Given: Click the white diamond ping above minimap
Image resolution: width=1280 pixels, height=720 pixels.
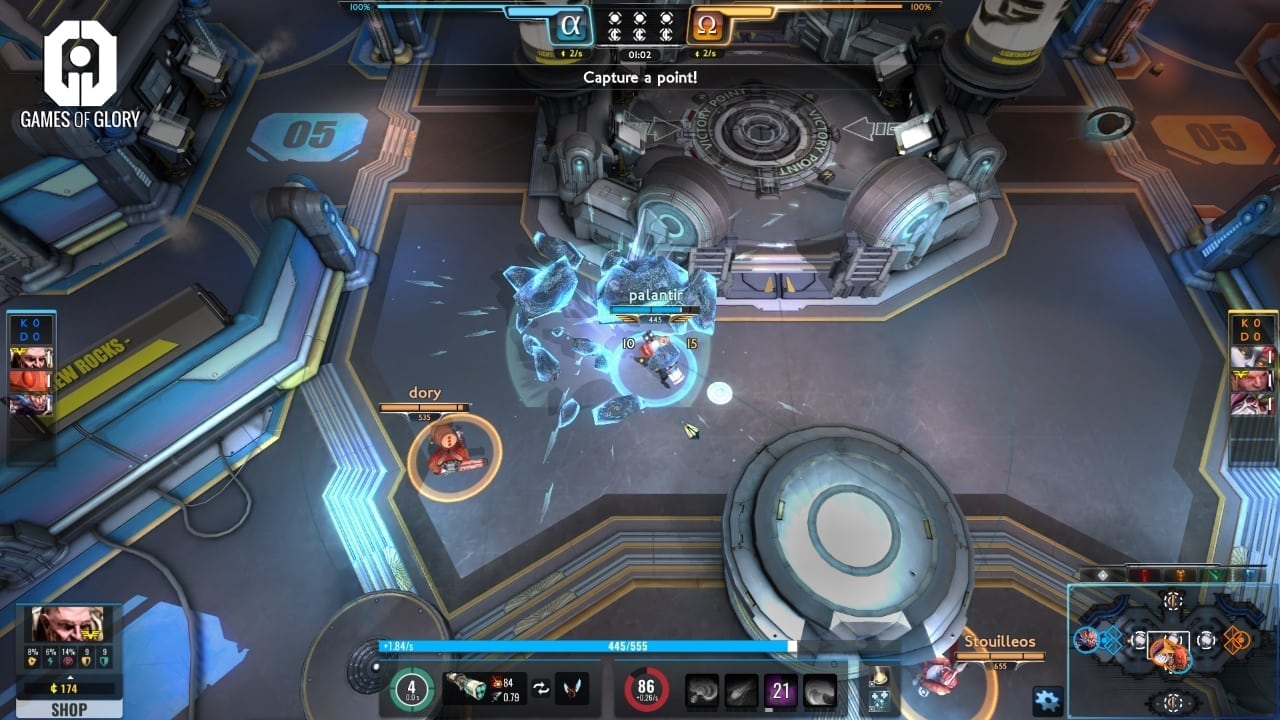Looking at the screenshot, I should coord(1103,575).
